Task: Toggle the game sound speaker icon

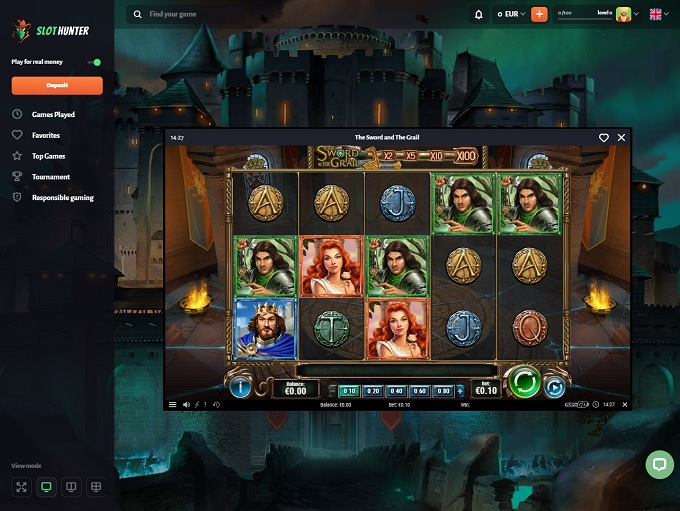Action: click(x=186, y=405)
